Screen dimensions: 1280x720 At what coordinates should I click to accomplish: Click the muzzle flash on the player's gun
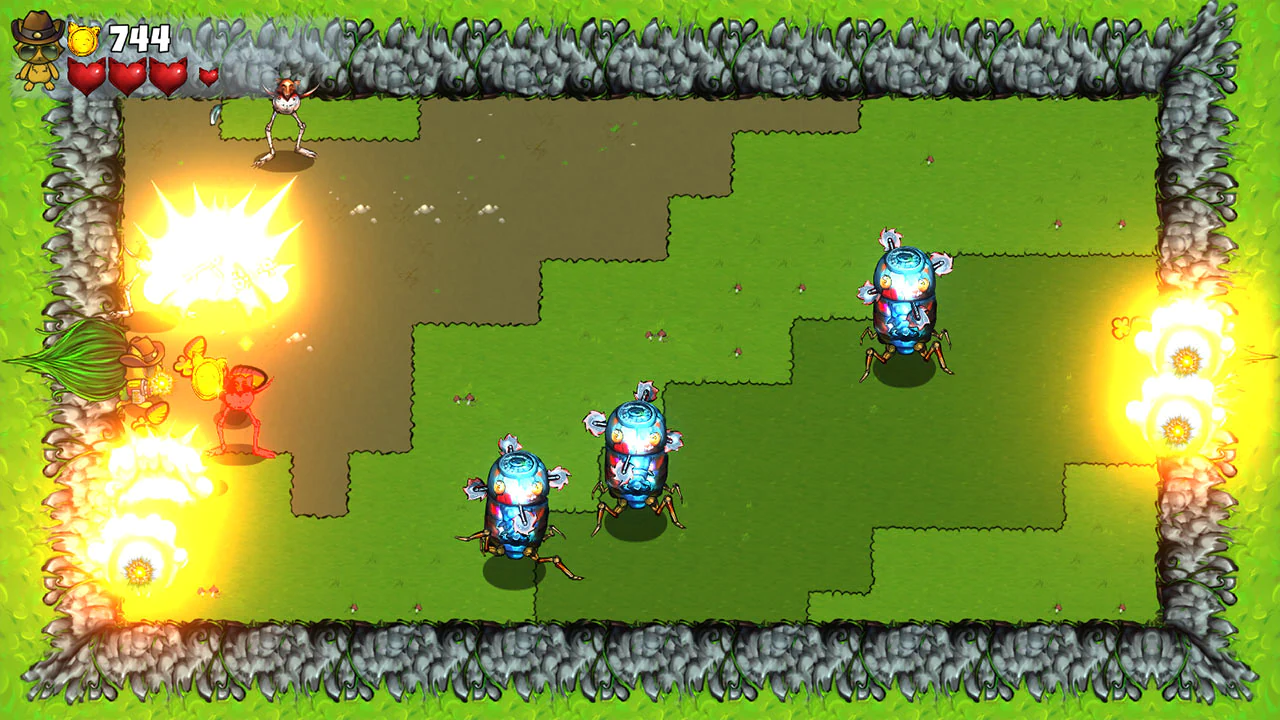pos(162,383)
